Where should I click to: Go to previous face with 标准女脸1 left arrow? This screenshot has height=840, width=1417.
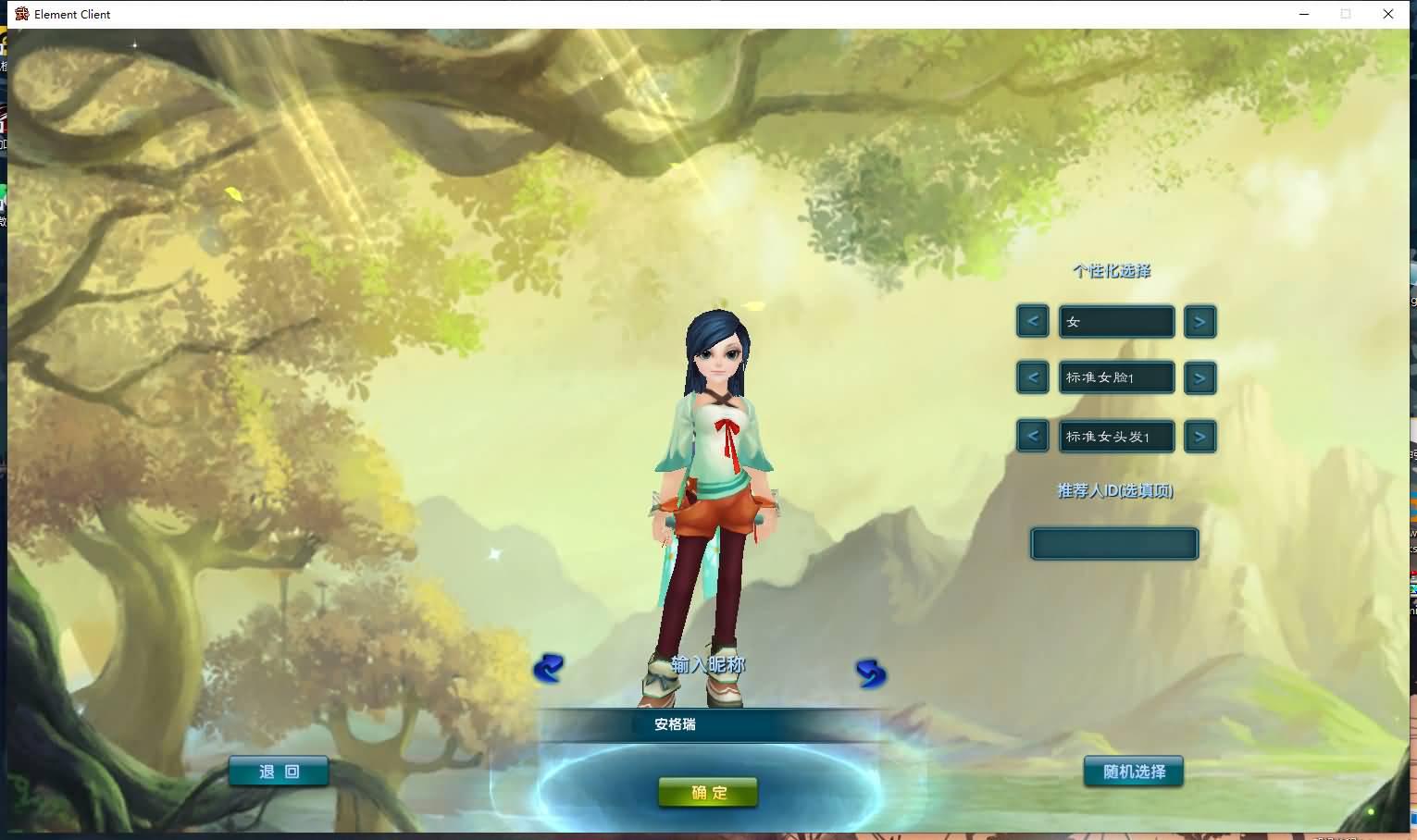[x=1032, y=377]
